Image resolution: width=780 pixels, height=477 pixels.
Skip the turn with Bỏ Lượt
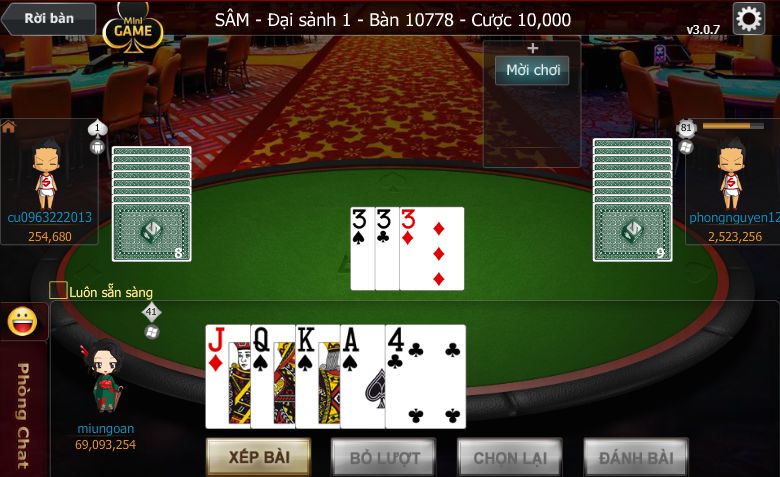(384, 458)
